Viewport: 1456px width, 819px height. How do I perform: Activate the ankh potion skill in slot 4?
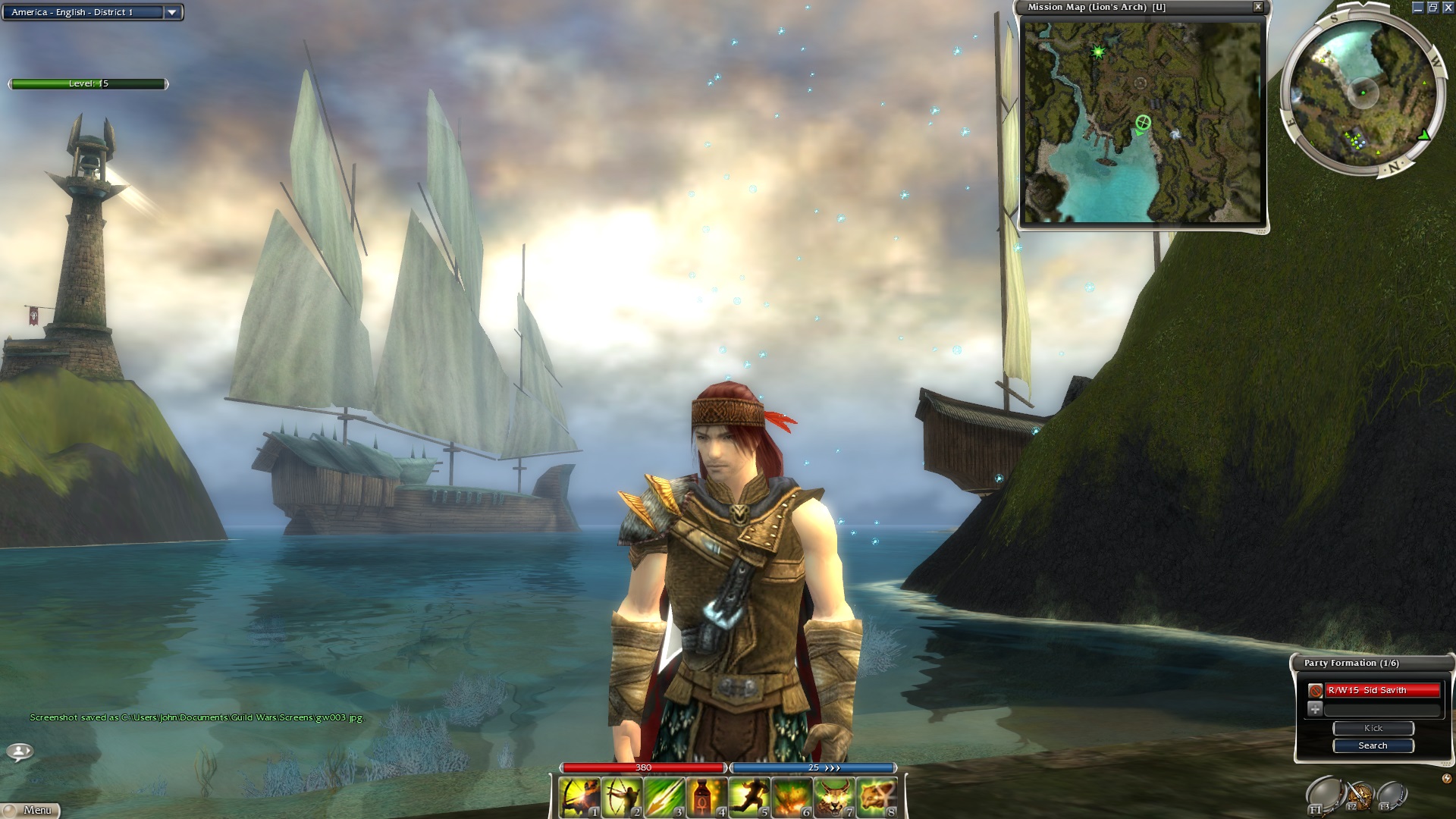(x=708, y=797)
